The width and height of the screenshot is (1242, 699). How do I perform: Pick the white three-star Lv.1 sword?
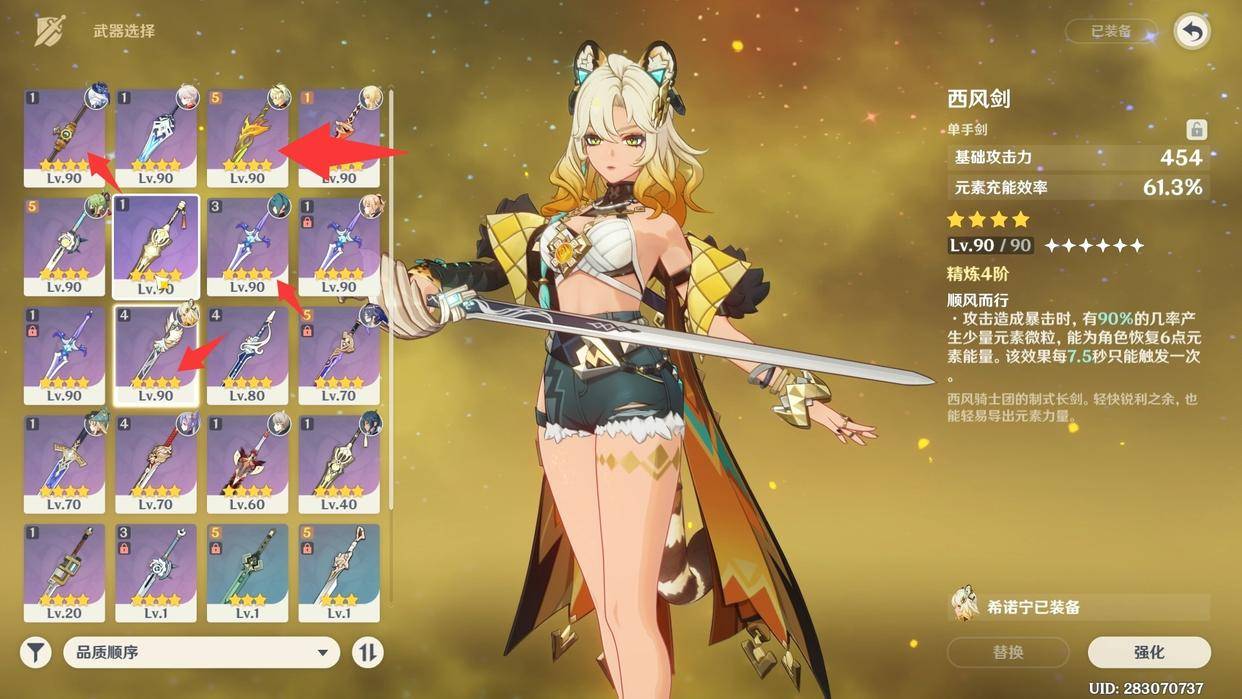tap(339, 572)
